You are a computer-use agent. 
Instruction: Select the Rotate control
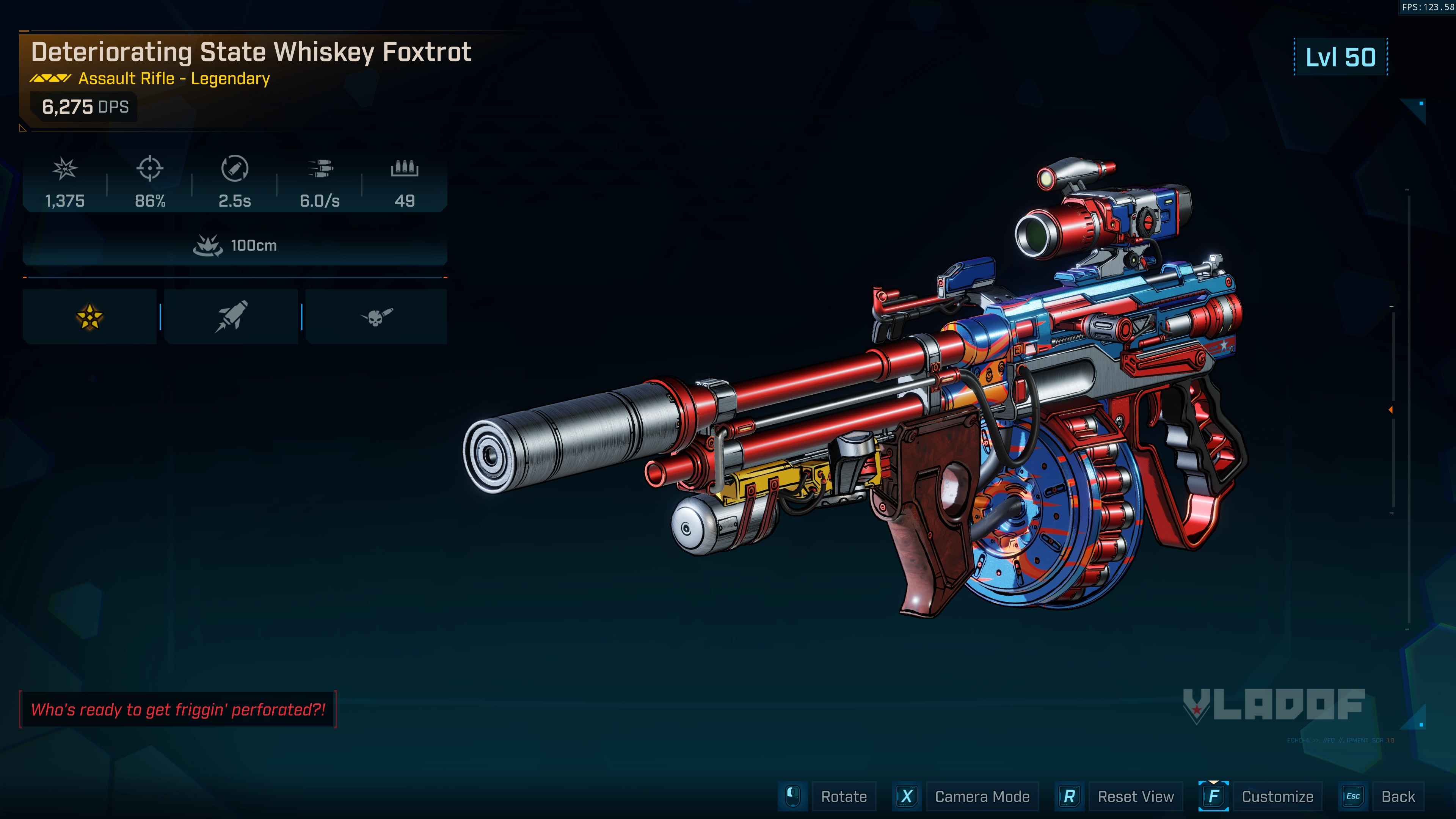[843, 796]
